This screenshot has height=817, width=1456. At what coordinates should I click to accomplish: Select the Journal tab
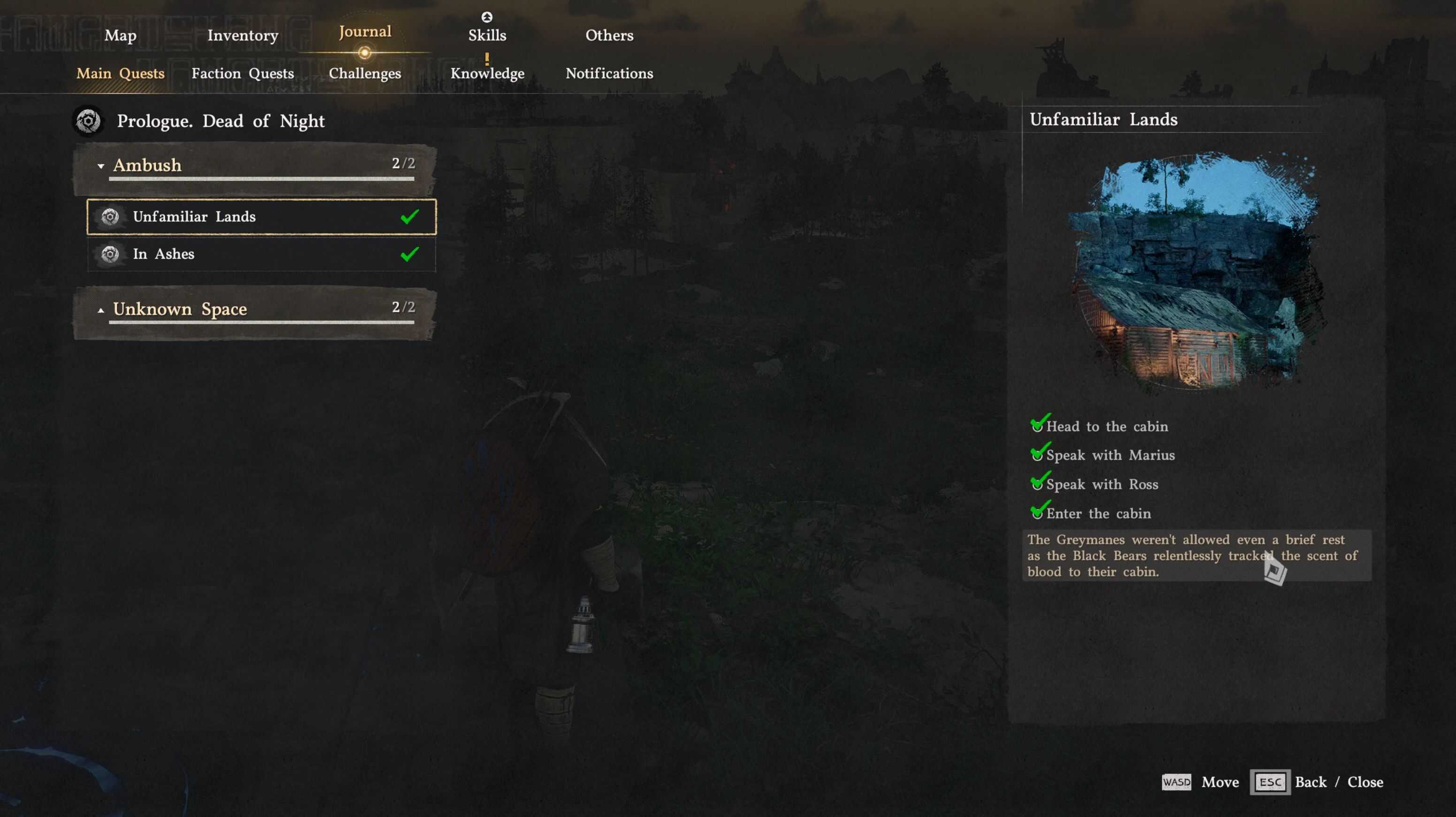(x=365, y=31)
